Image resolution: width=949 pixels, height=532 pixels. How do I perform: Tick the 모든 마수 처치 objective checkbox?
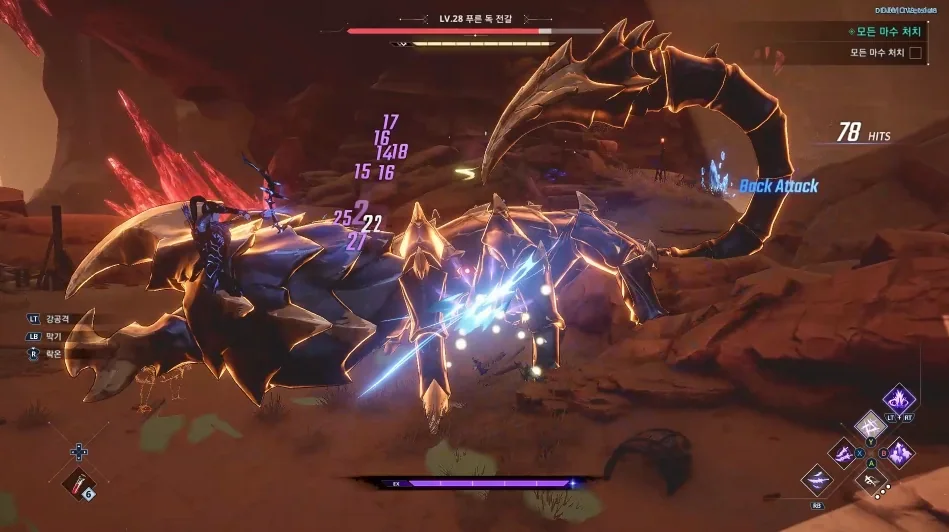click(x=915, y=52)
